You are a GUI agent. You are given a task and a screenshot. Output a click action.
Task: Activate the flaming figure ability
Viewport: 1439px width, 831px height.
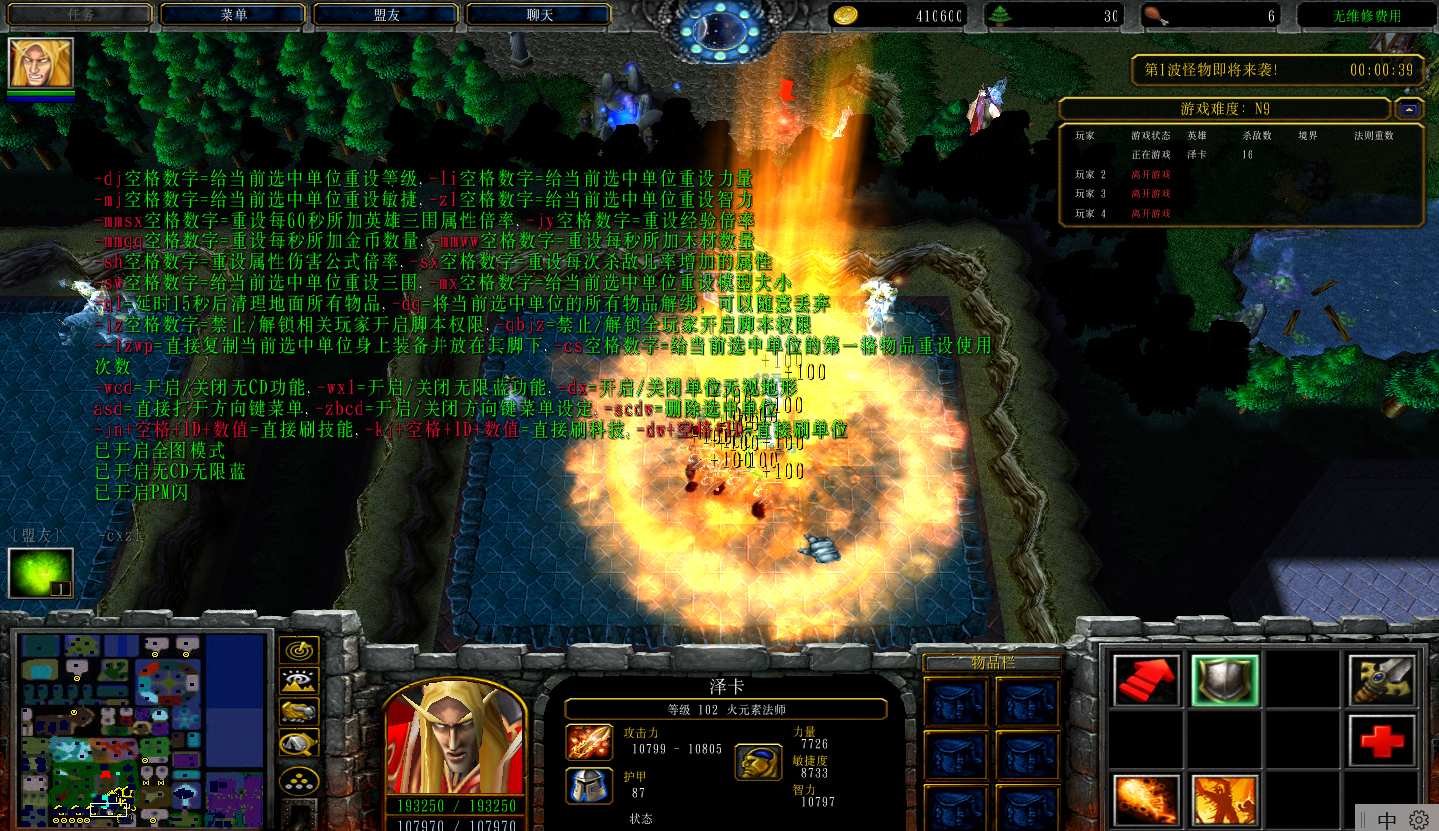click(1225, 800)
